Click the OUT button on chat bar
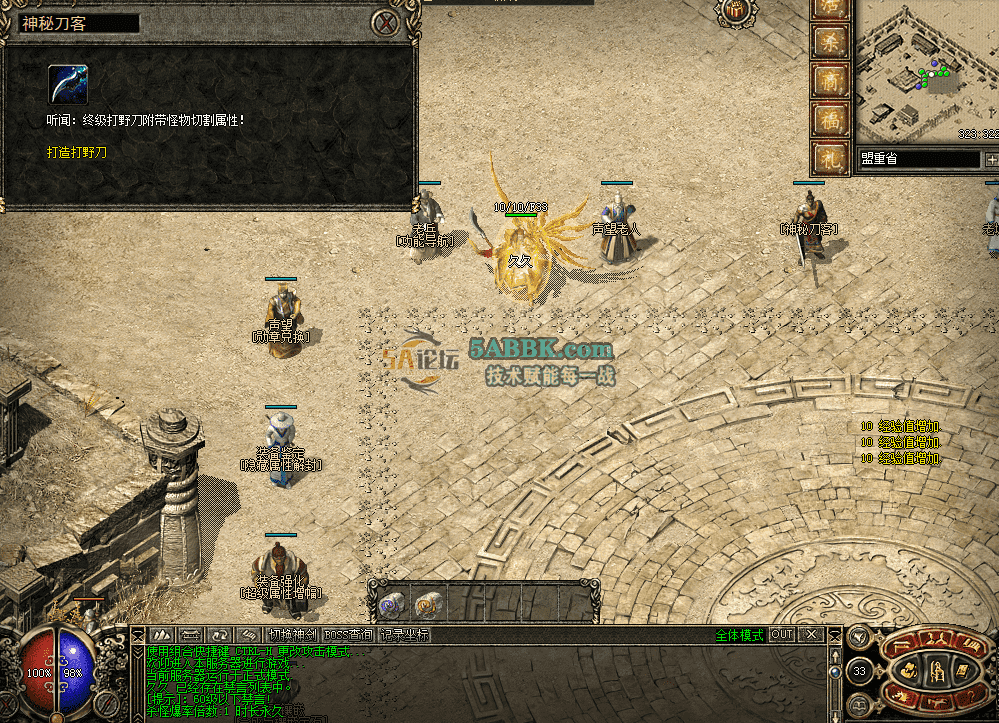 point(782,635)
